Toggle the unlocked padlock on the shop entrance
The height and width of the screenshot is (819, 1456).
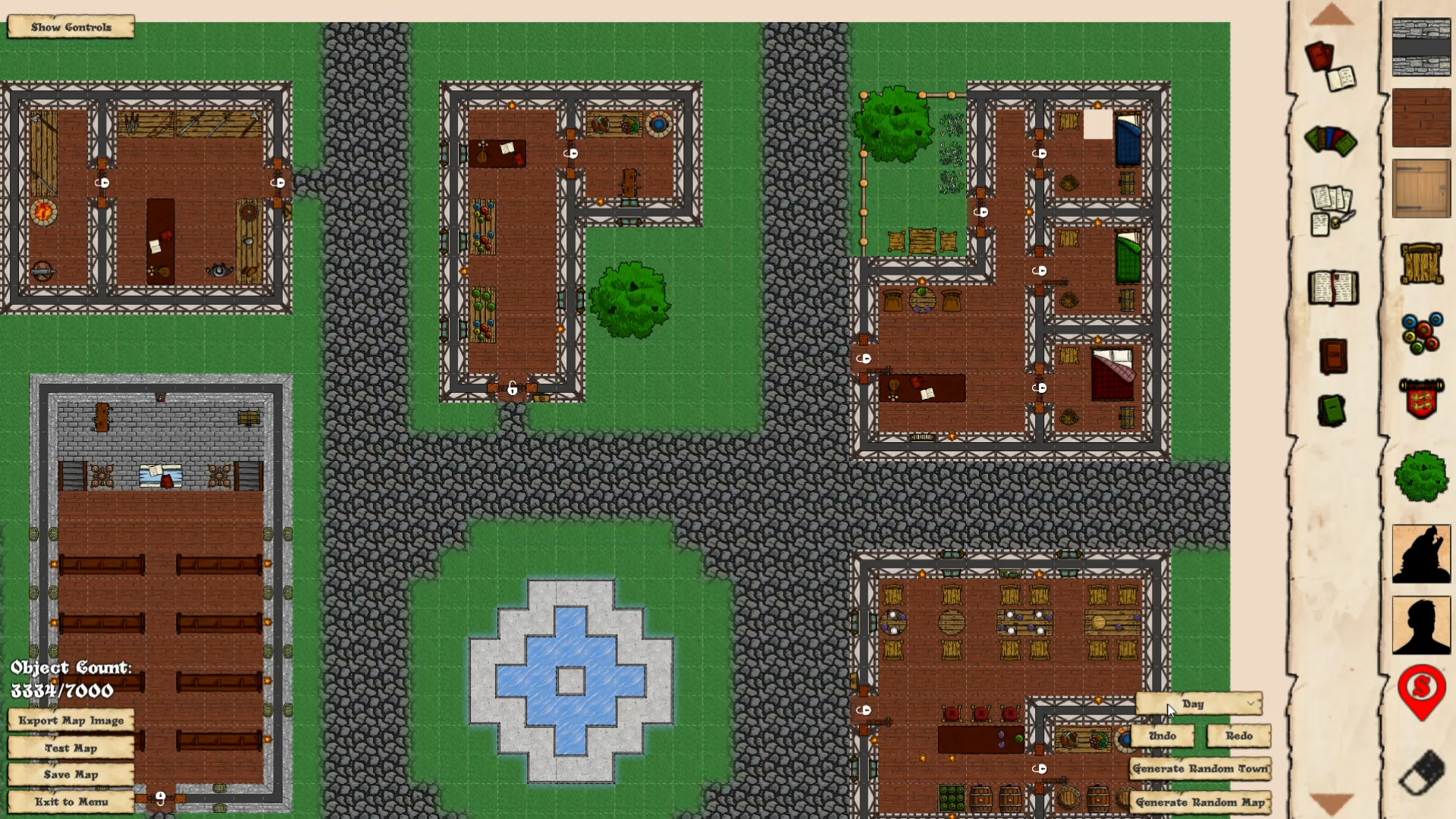click(512, 388)
